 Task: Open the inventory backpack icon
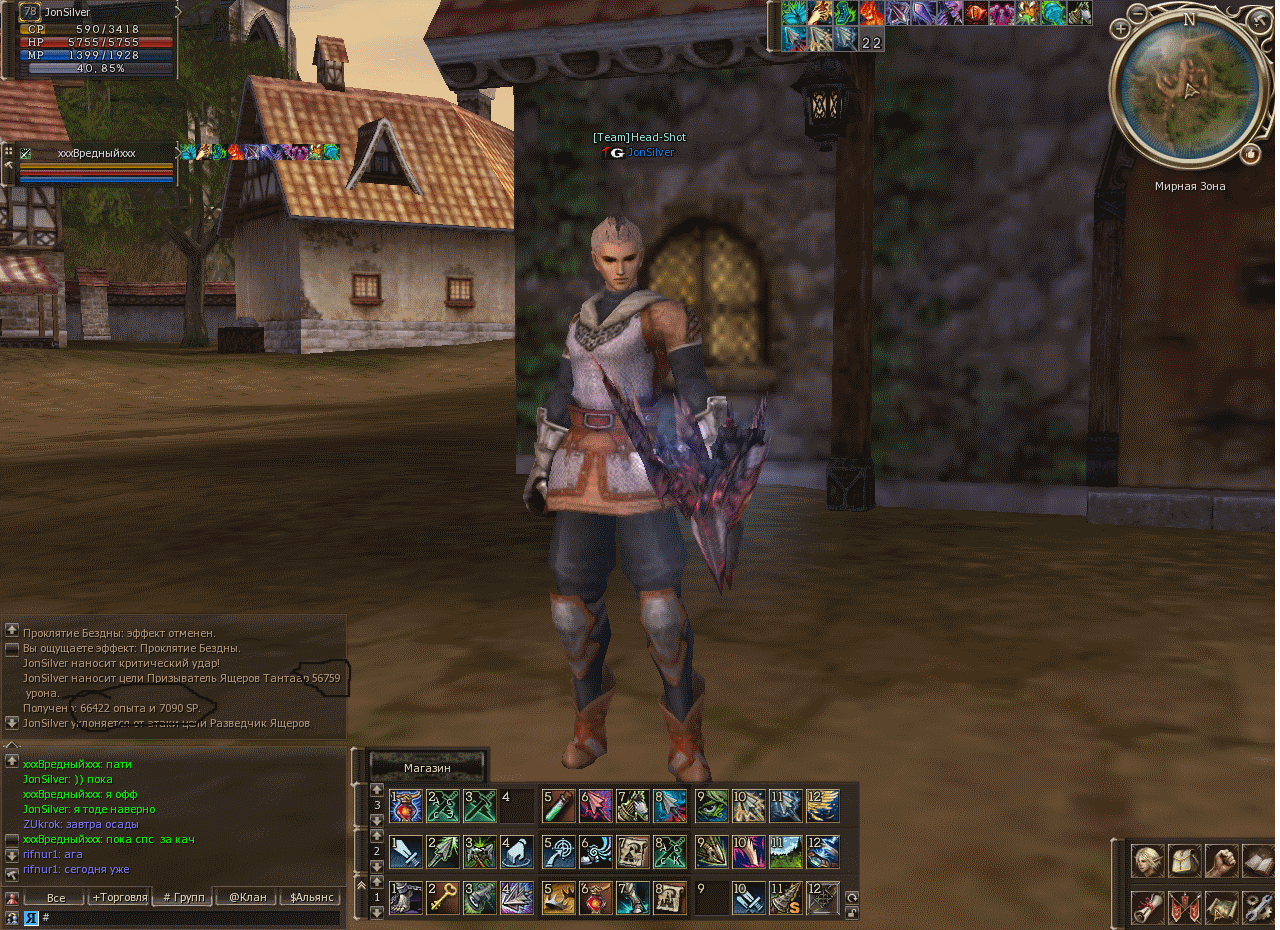[x=1184, y=860]
